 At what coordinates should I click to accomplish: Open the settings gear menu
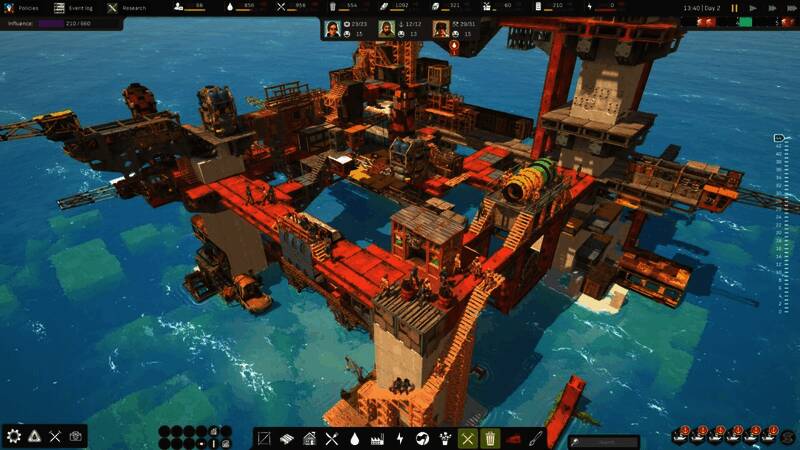[x=13, y=436]
